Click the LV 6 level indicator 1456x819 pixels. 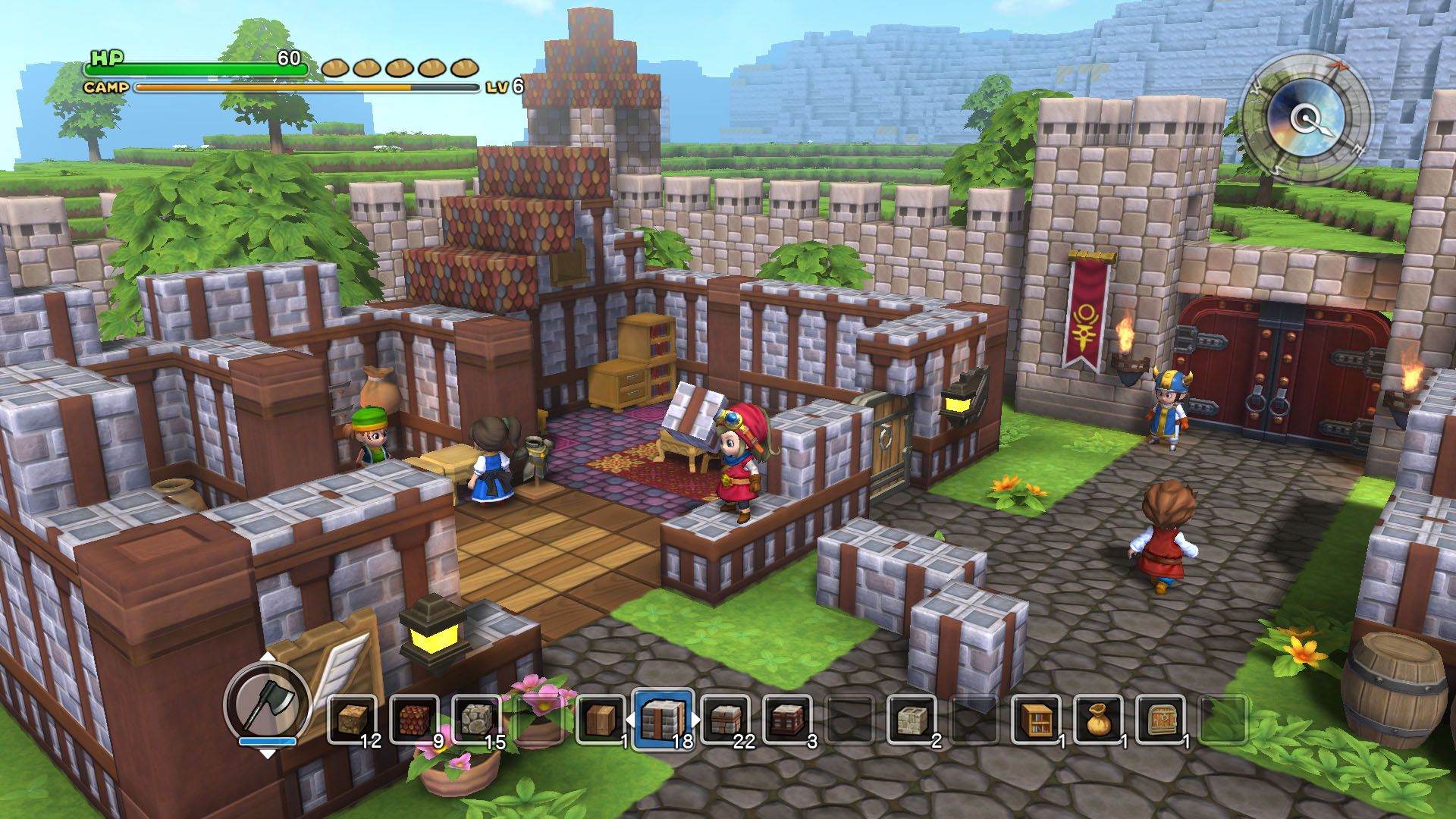(506, 85)
